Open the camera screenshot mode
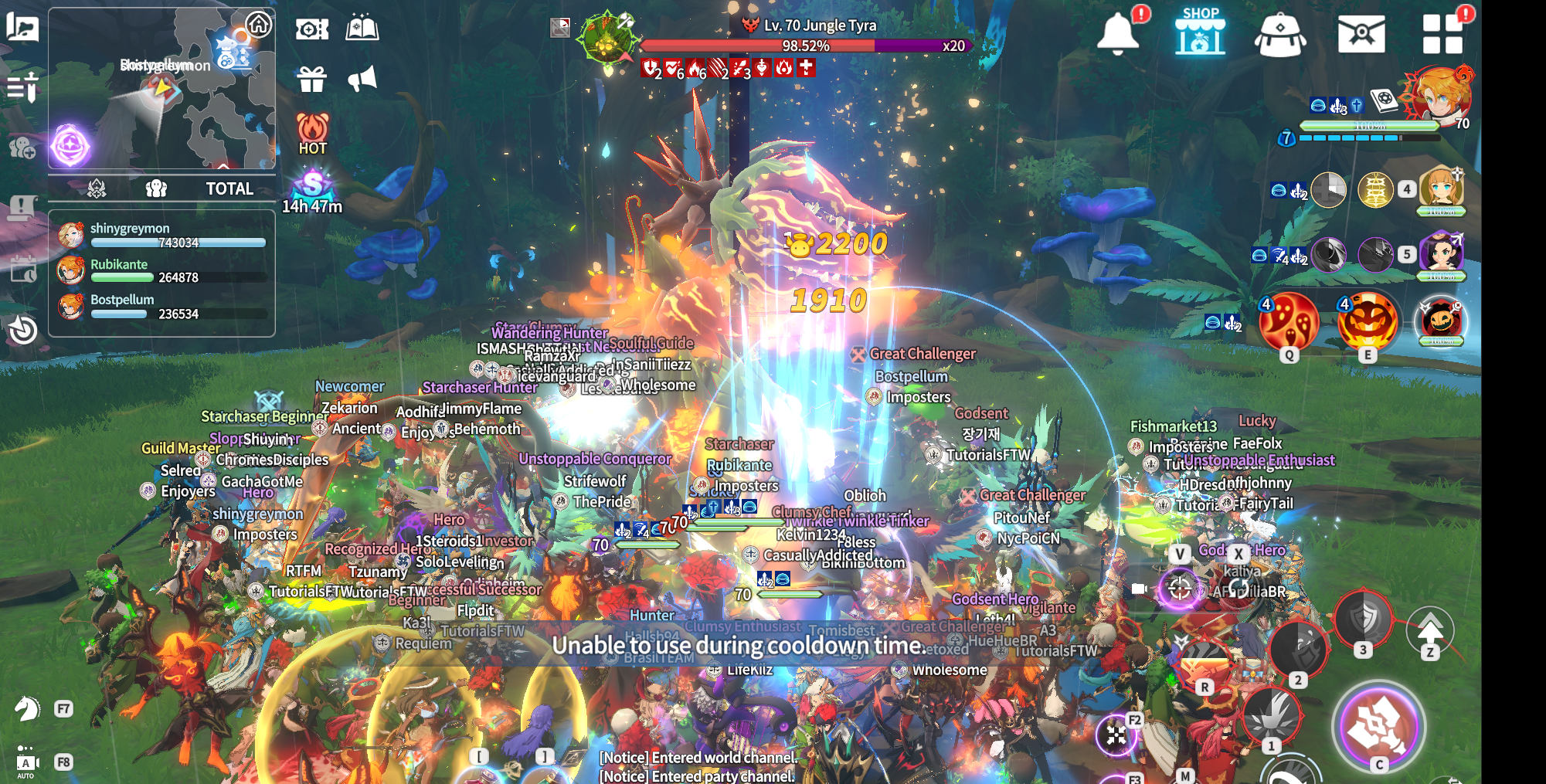Viewport: 1546px width, 784px height. coord(312,29)
